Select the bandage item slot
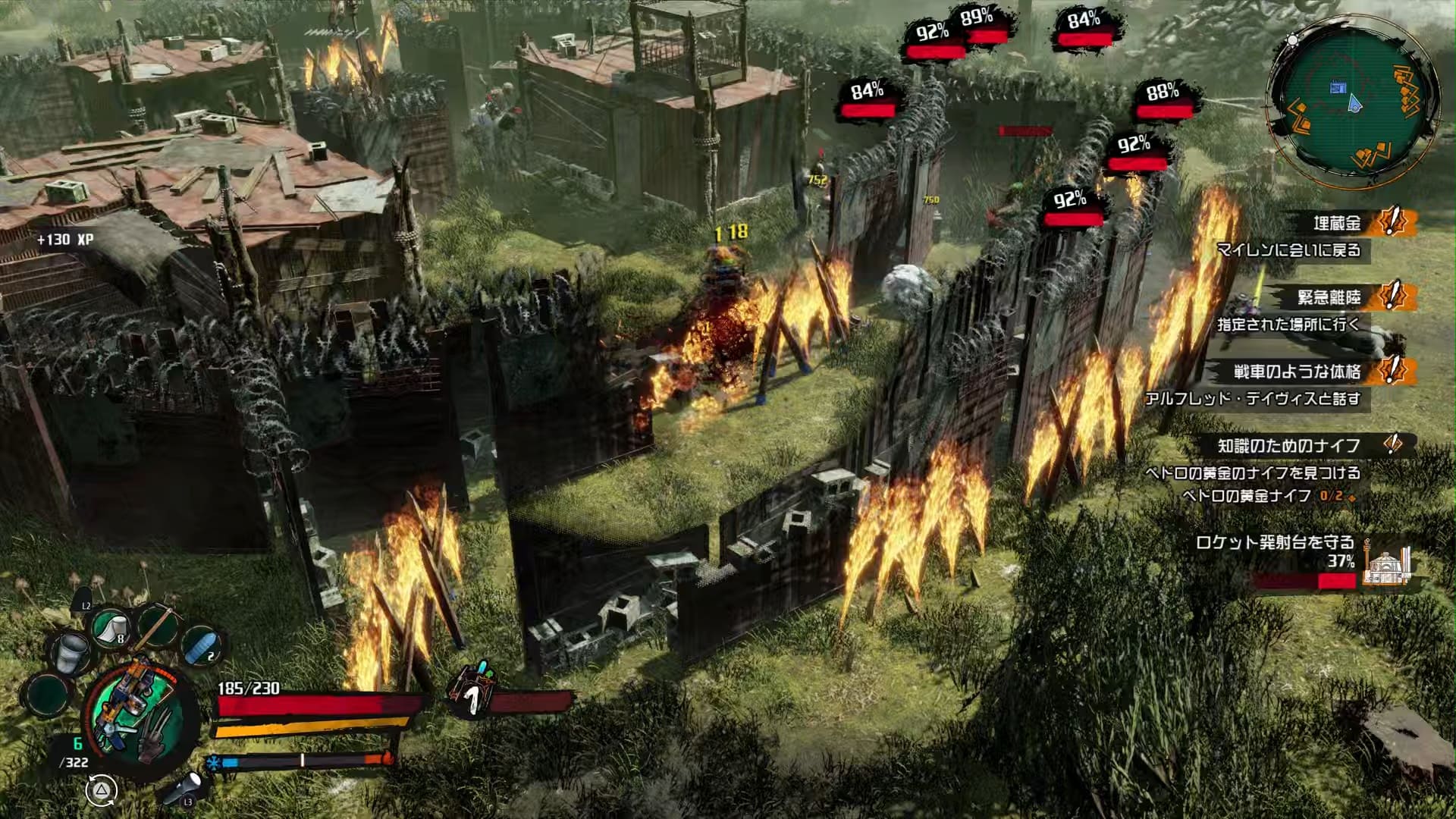The height and width of the screenshot is (819, 1456). coord(111,628)
